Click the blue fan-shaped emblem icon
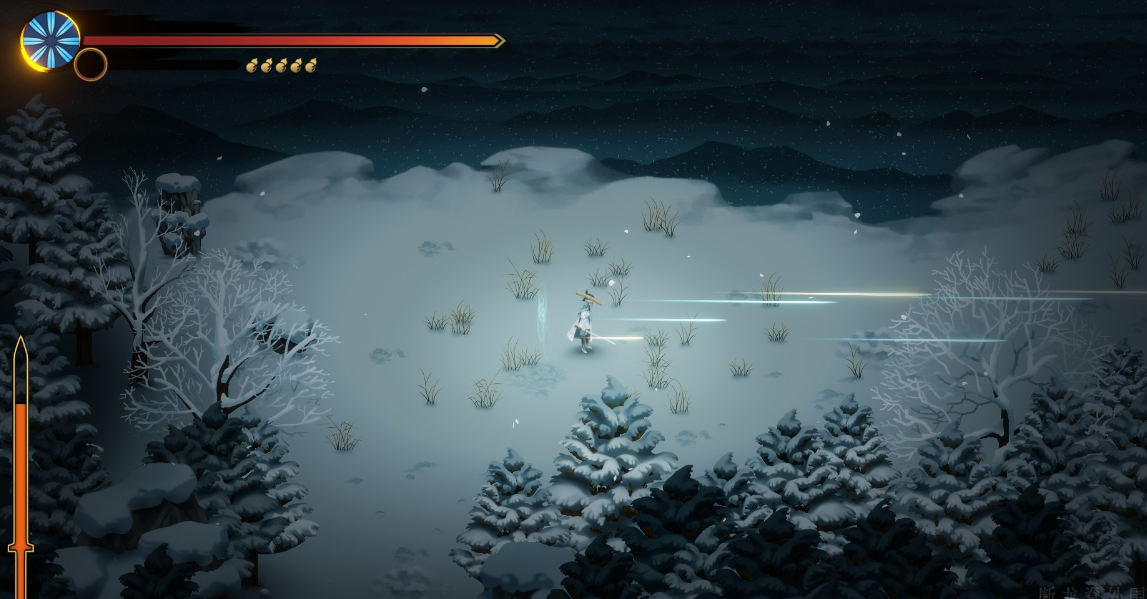This screenshot has height=599, width=1147. pyautogui.click(x=49, y=40)
